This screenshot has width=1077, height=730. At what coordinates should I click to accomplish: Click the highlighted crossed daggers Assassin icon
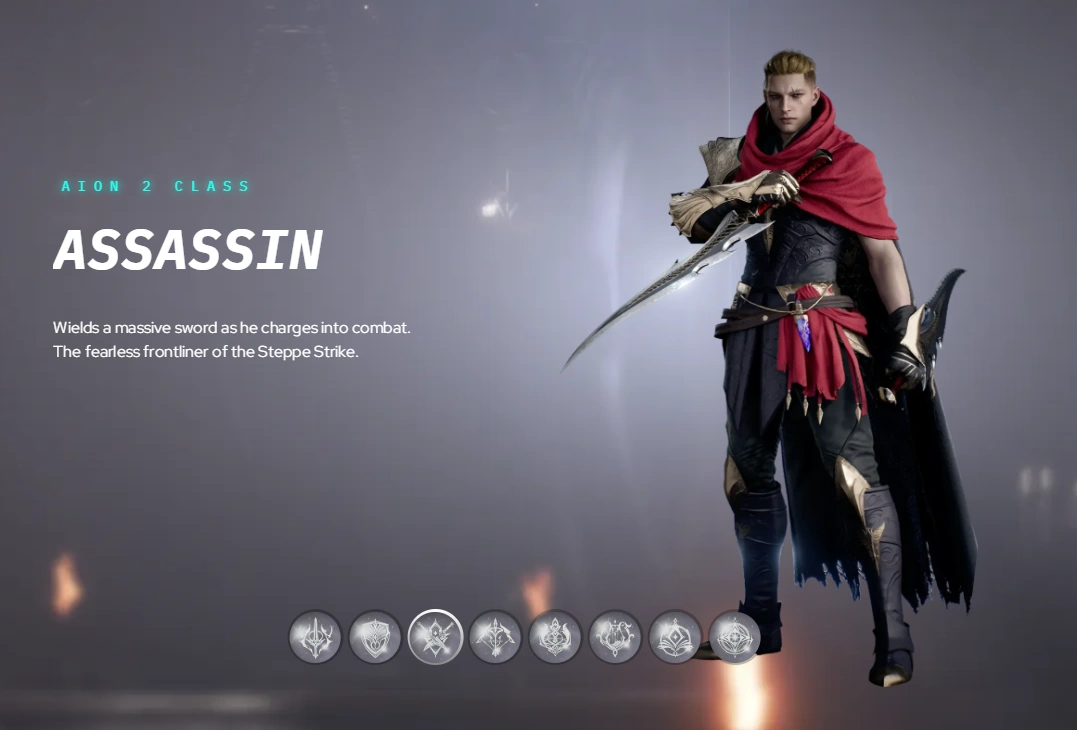click(x=435, y=637)
